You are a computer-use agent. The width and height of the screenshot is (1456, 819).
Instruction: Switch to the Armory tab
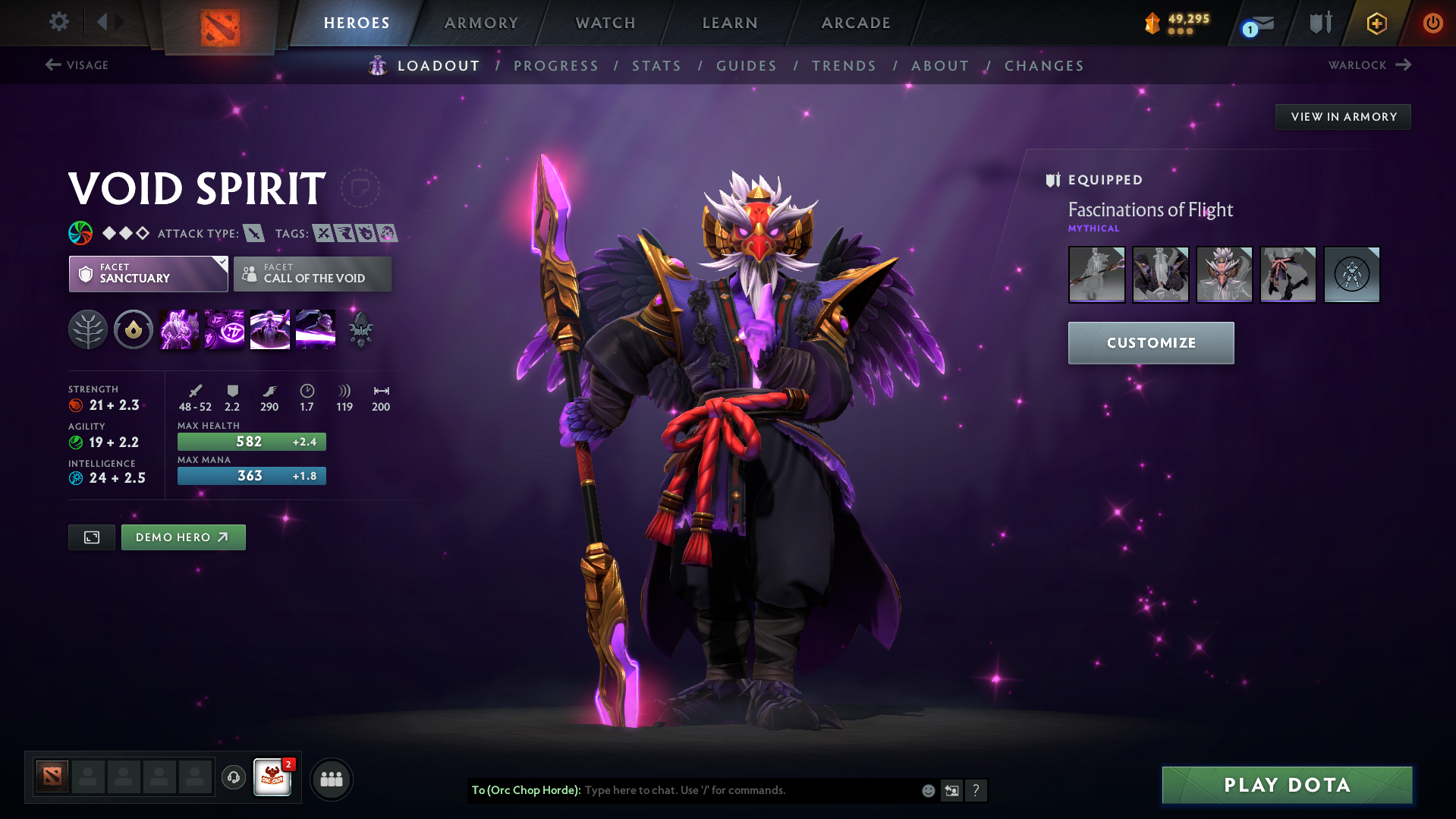click(481, 23)
